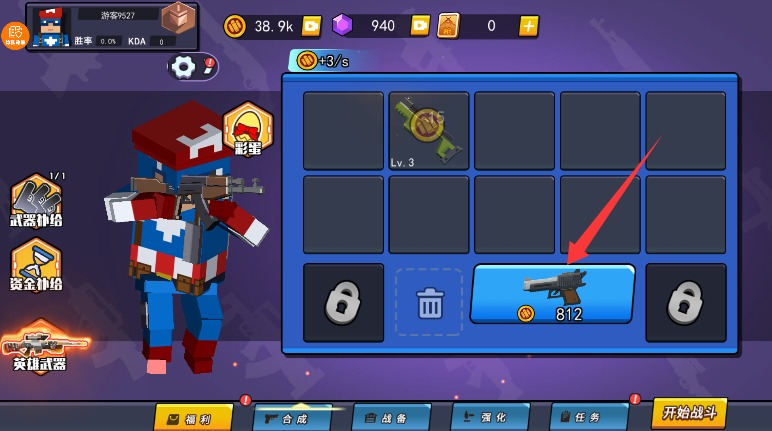
Task: Open the 英雄武器 hero weapons menu
Action: point(40,347)
